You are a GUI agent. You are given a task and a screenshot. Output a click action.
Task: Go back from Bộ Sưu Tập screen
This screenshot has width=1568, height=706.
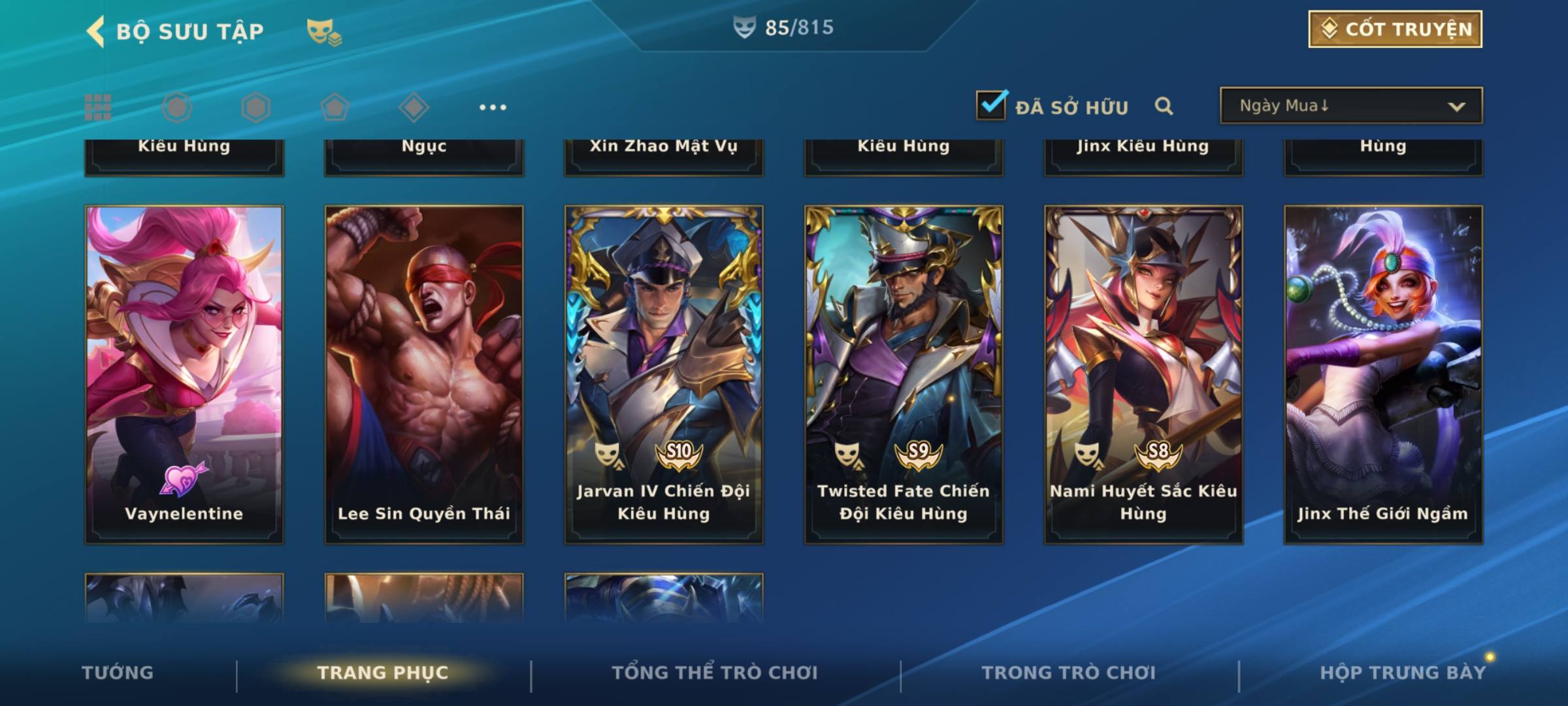click(96, 31)
